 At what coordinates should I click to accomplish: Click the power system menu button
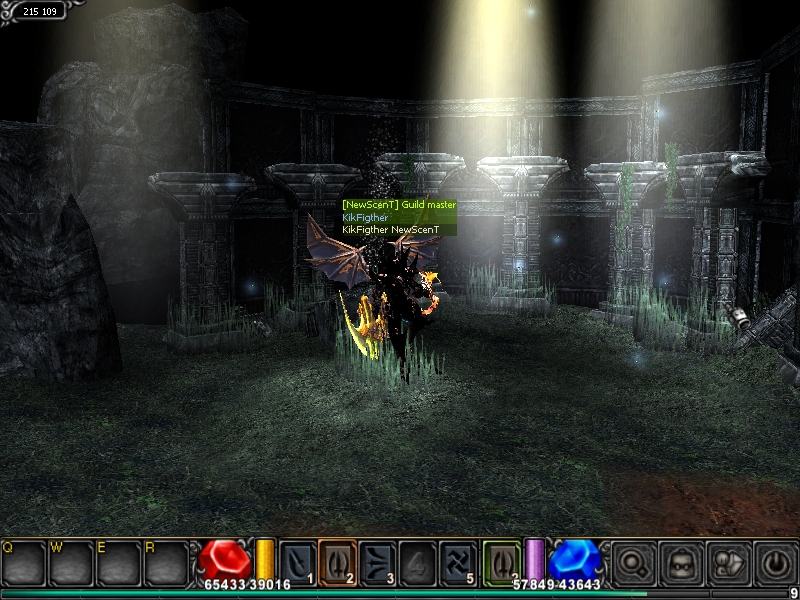coord(775,563)
